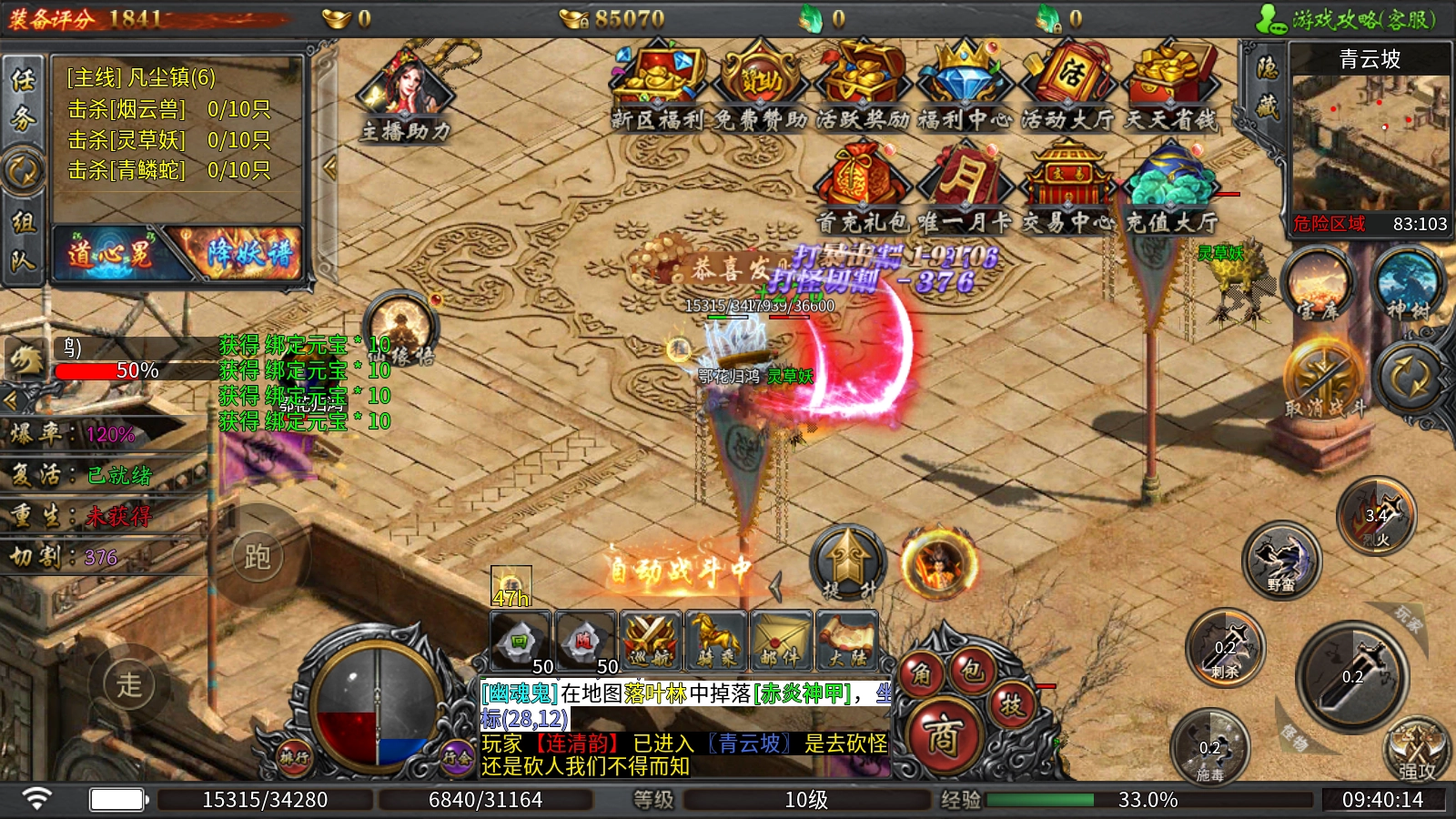The image size is (1456, 819).
Task: Open the 新区福利 new-server rewards icon
Action: click(657, 86)
